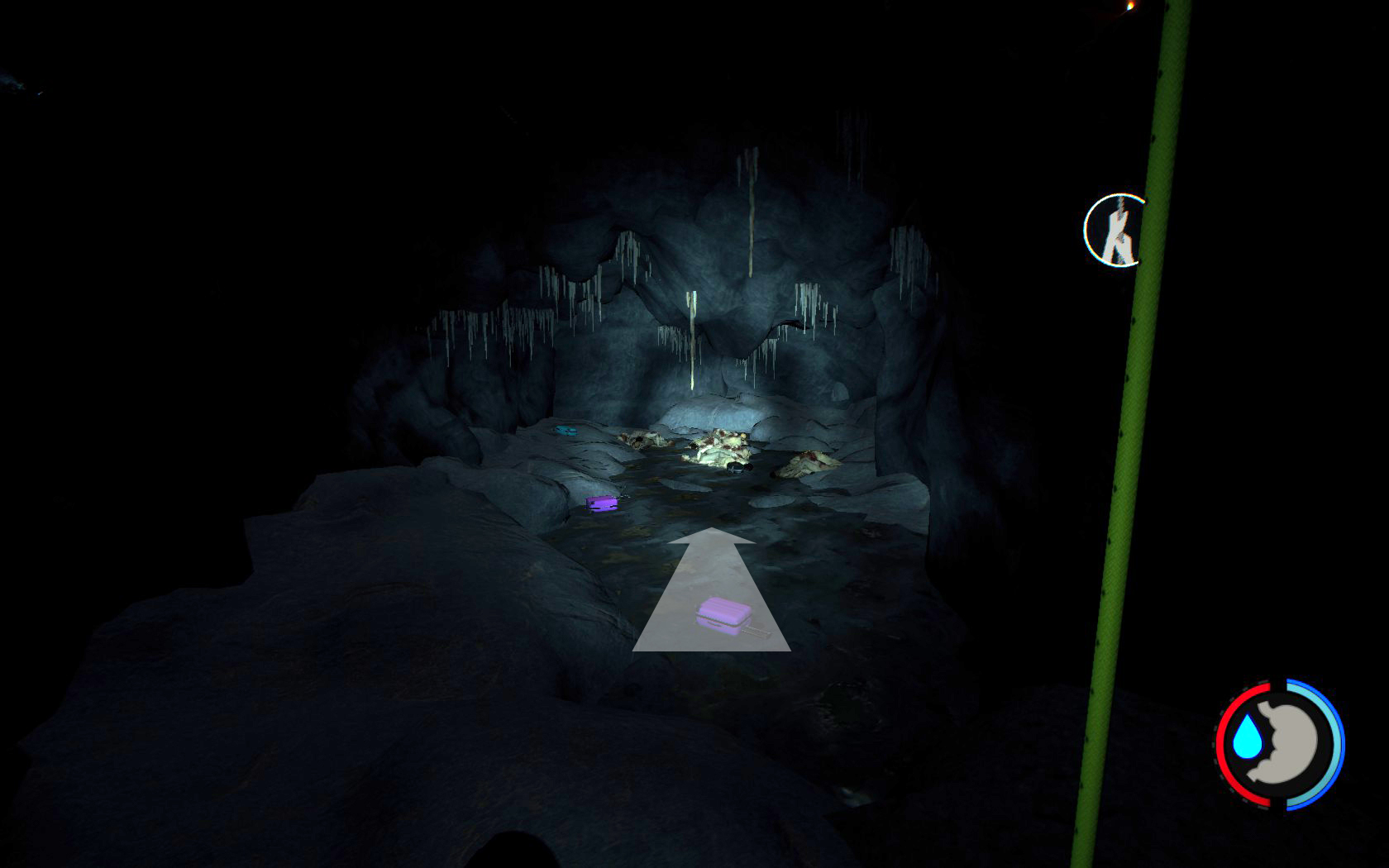Click the rope climb interaction icon

[x=1115, y=230]
